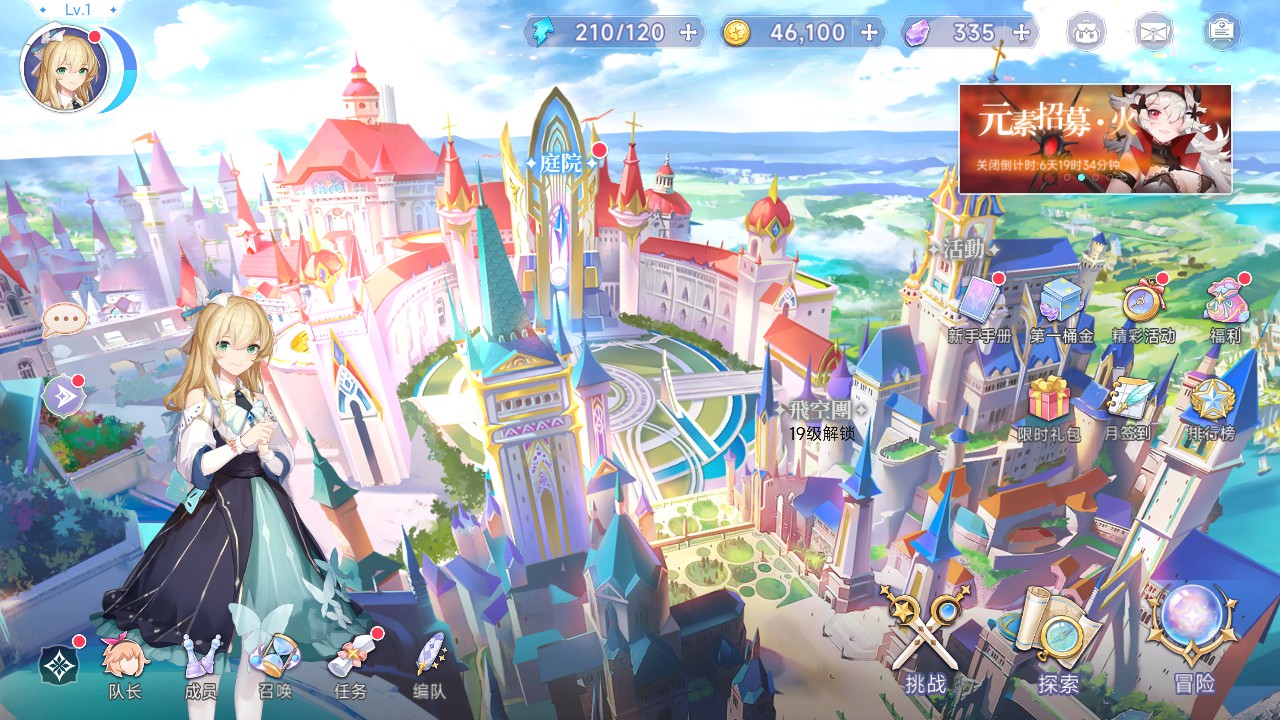The image size is (1280, 720).
Task: Enter the 庭院 courtyard
Action: (x=559, y=165)
